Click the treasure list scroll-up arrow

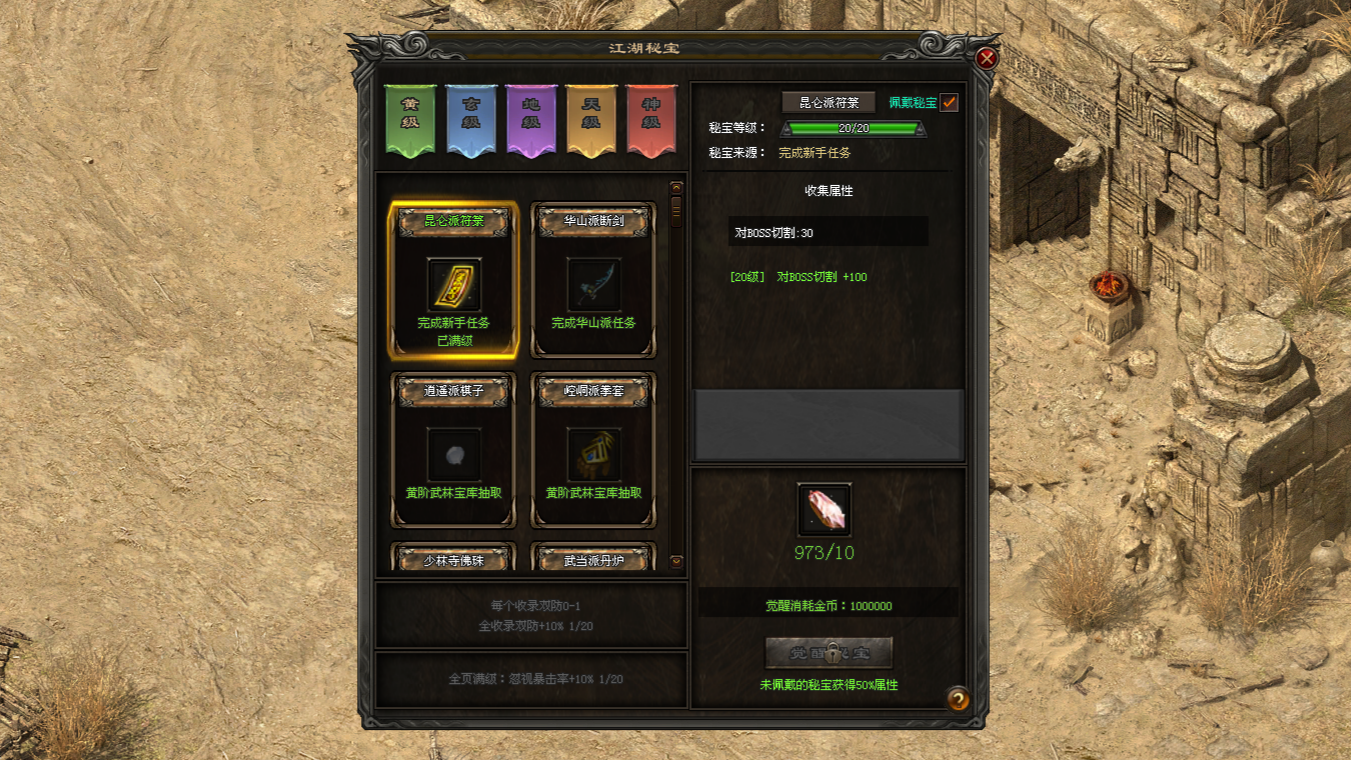[676, 188]
